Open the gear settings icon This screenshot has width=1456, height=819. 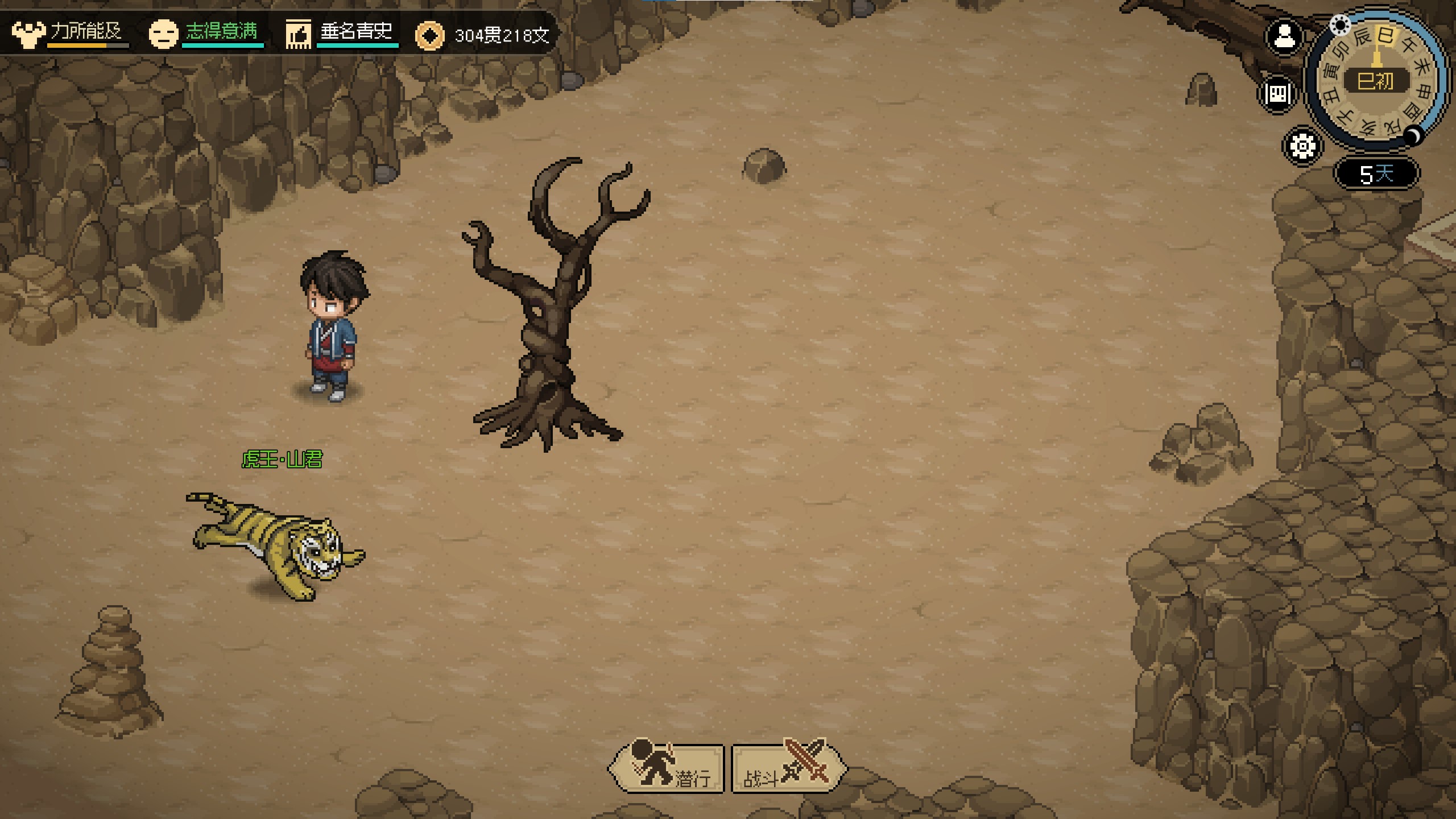tap(1302, 146)
